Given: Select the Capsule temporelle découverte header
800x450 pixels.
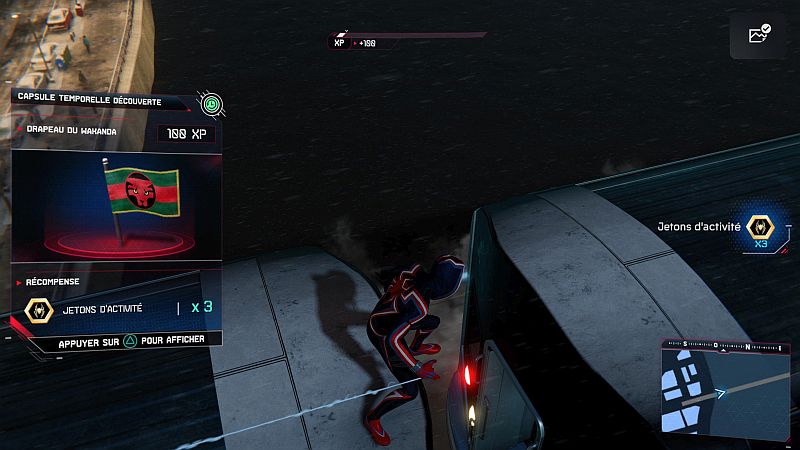Looking at the screenshot, I should 97,101.
